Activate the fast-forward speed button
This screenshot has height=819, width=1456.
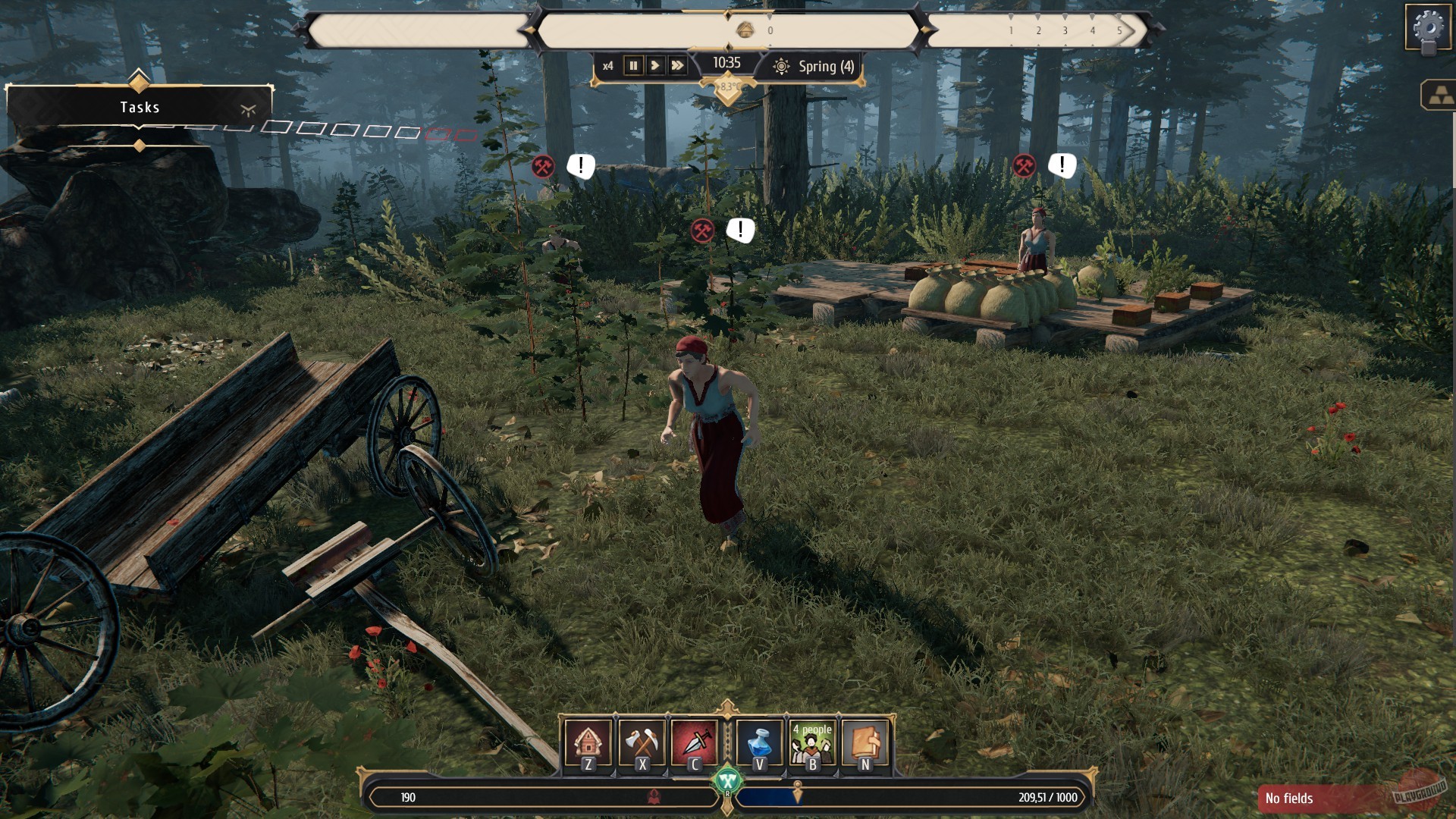[x=677, y=66]
